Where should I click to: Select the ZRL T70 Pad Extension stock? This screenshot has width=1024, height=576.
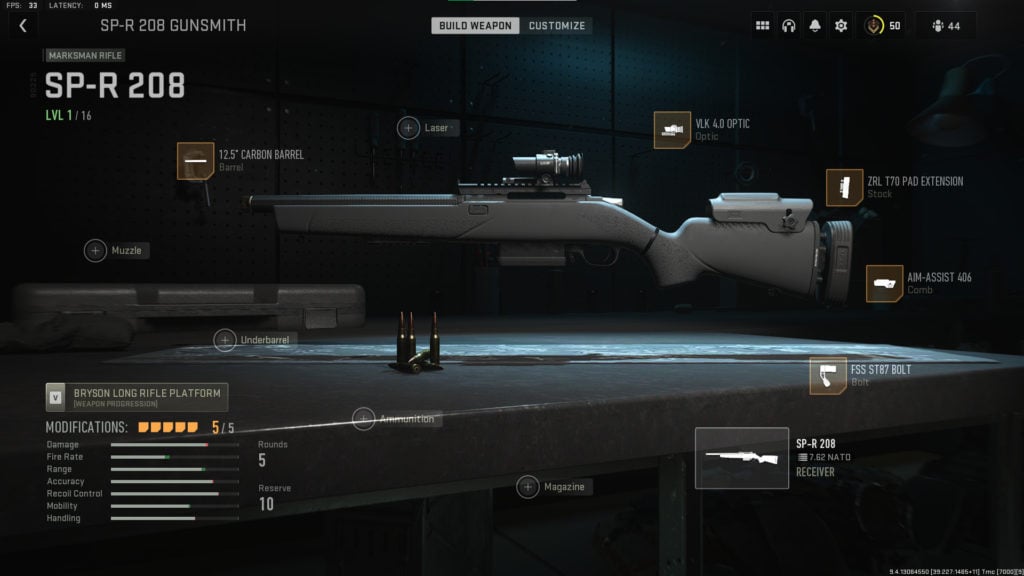(x=844, y=187)
